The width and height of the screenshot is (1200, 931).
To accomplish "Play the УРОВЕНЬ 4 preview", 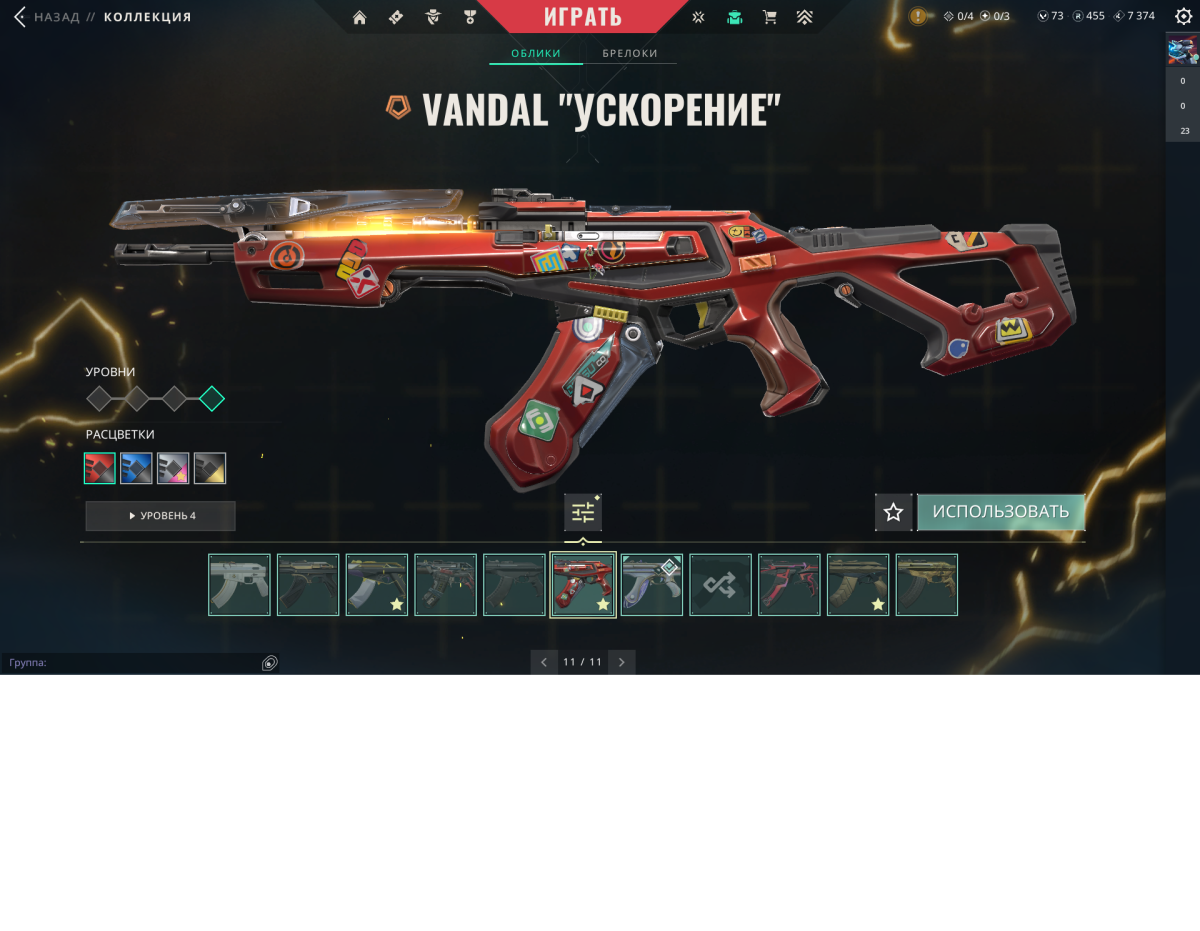I will click(161, 516).
